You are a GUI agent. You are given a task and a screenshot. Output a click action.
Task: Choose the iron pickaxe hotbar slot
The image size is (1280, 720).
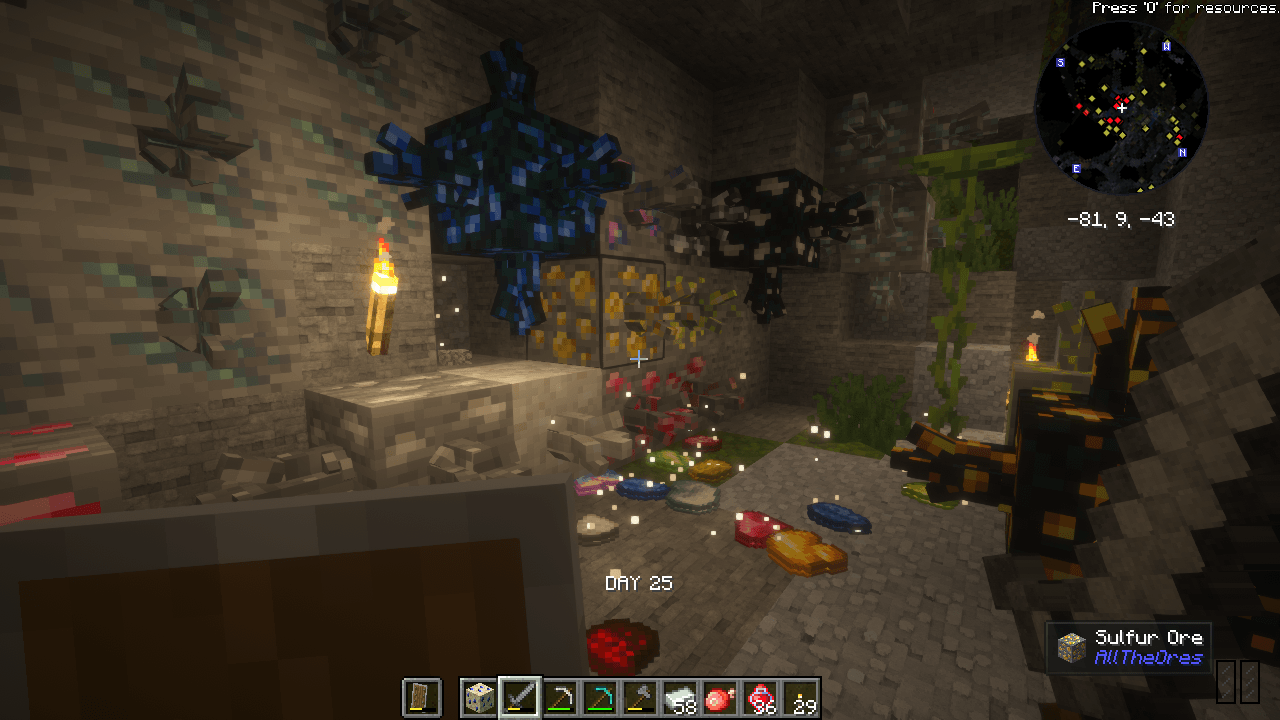[x=561, y=697]
